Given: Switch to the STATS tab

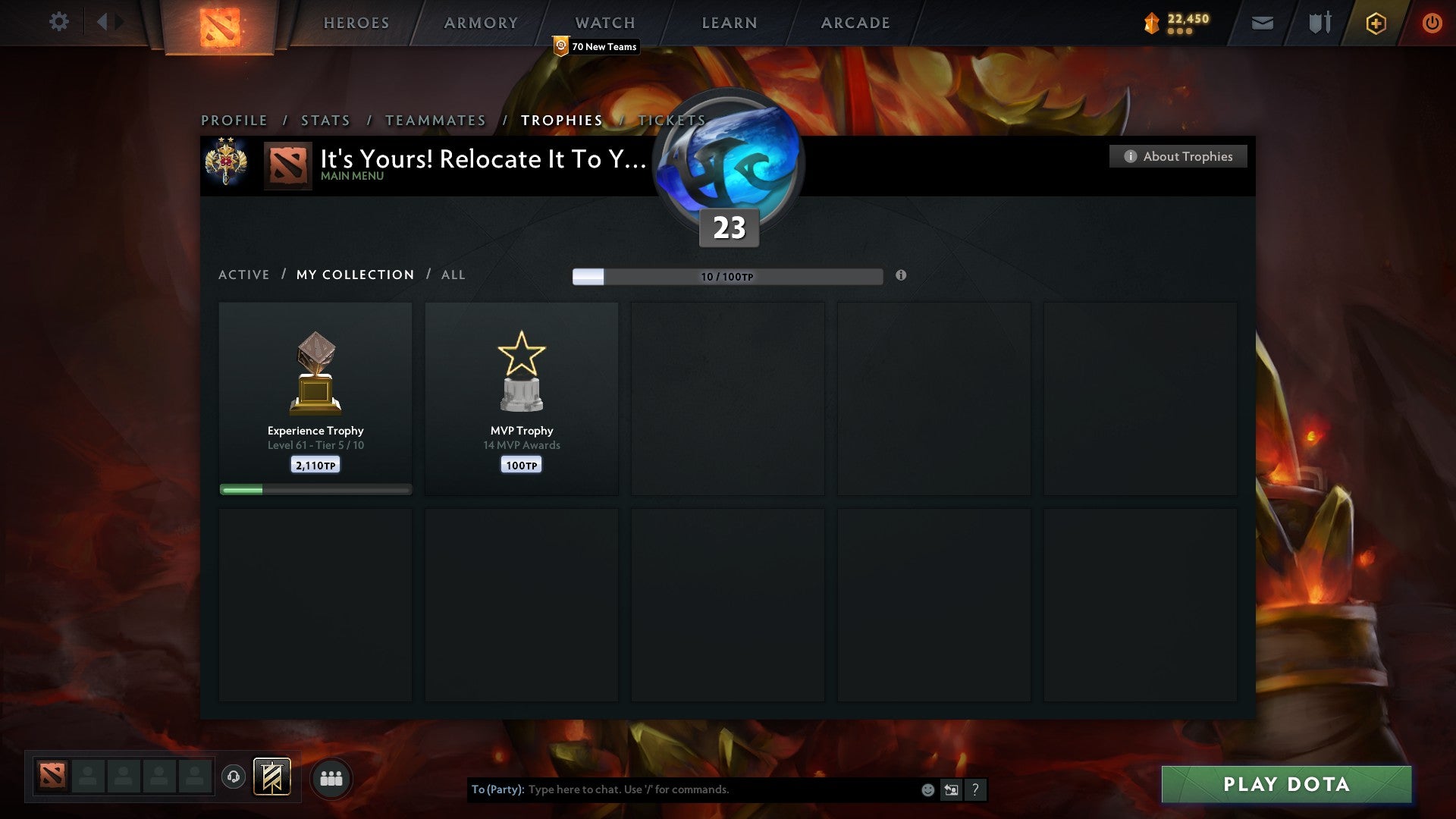Looking at the screenshot, I should [325, 120].
